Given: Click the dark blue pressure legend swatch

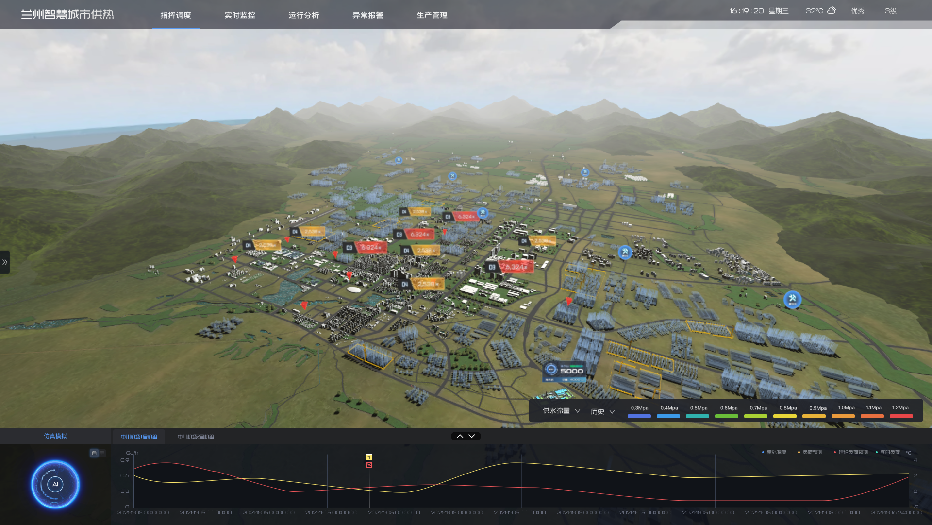Looking at the screenshot, I should coord(640,414).
